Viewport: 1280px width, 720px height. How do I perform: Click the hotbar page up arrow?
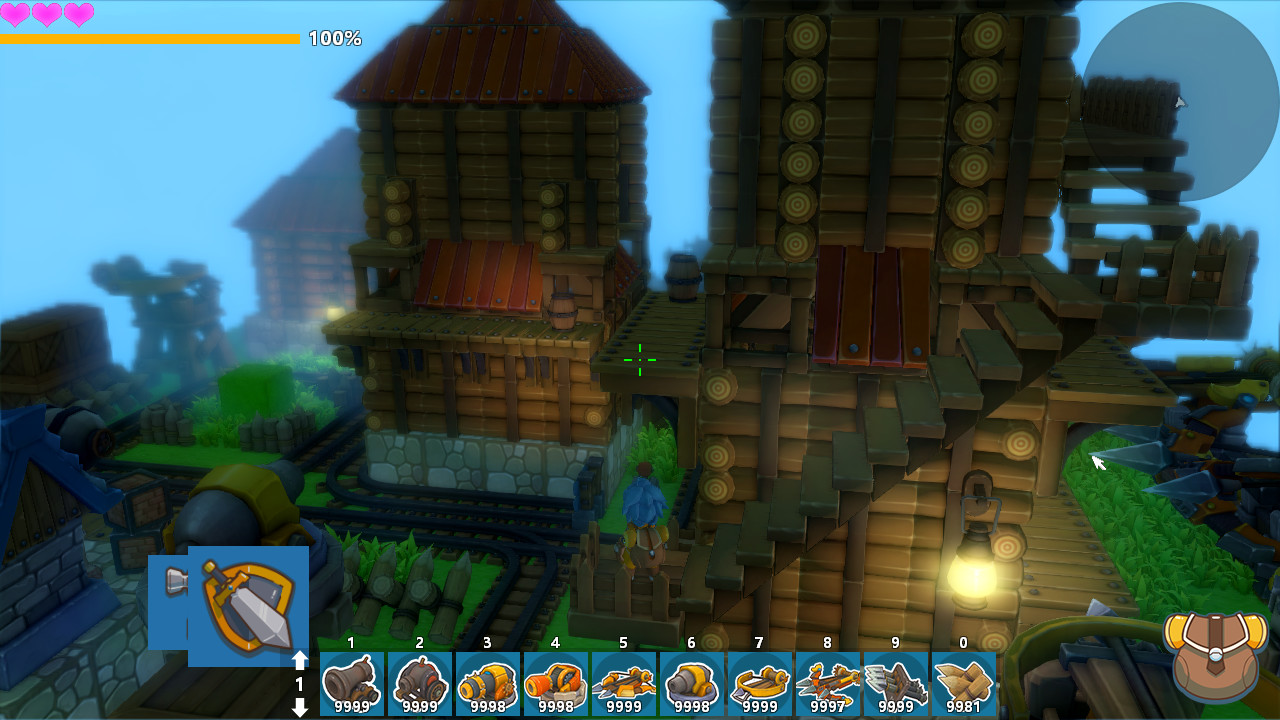coord(299,661)
